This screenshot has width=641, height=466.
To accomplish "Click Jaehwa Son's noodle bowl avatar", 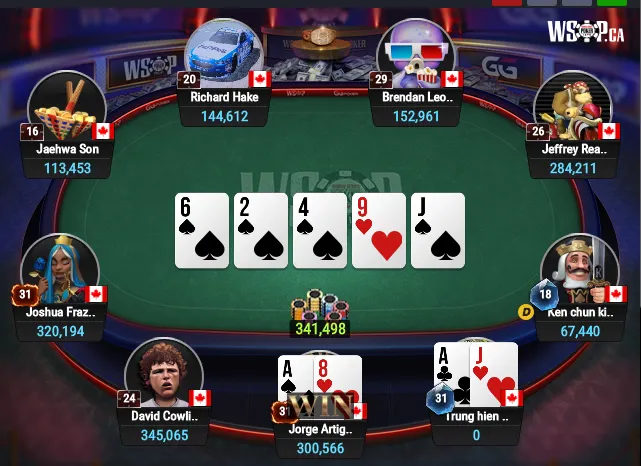I will pyautogui.click(x=66, y=108).
